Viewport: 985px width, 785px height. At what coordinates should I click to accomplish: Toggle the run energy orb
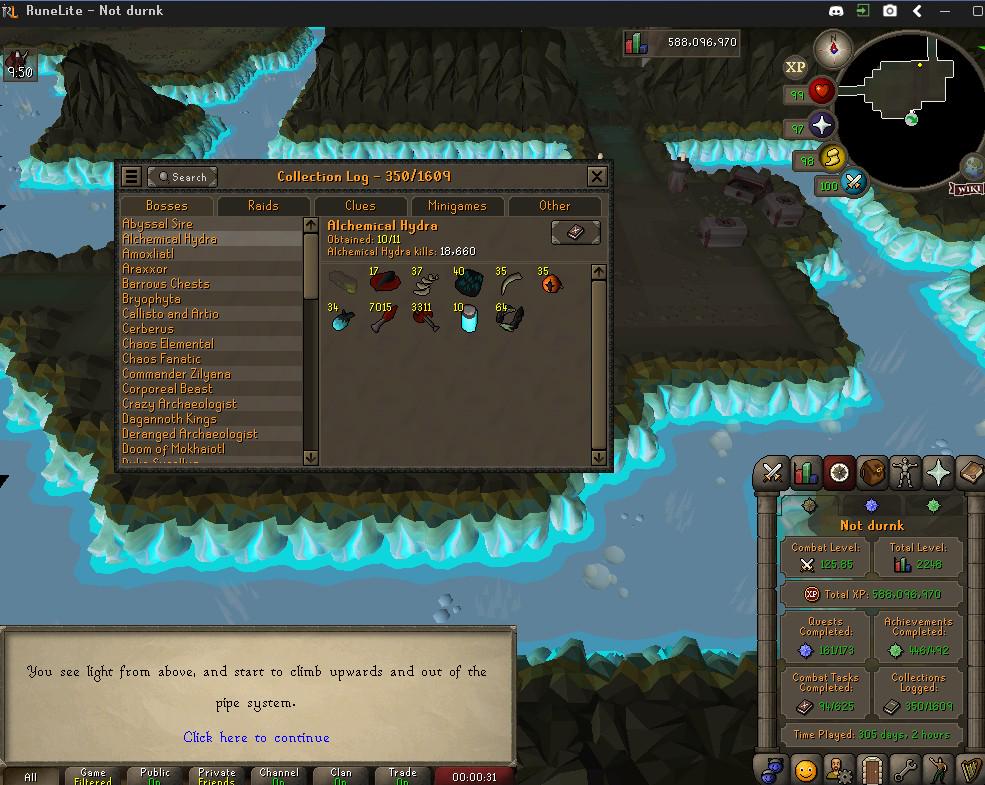click(x=832, y=158)
